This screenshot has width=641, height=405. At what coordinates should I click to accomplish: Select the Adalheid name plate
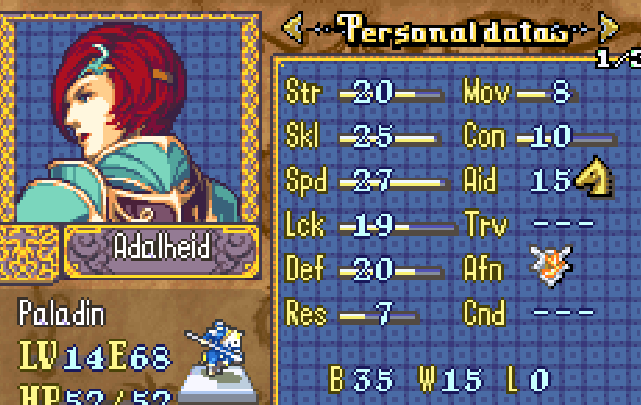(x=162, y=247)
